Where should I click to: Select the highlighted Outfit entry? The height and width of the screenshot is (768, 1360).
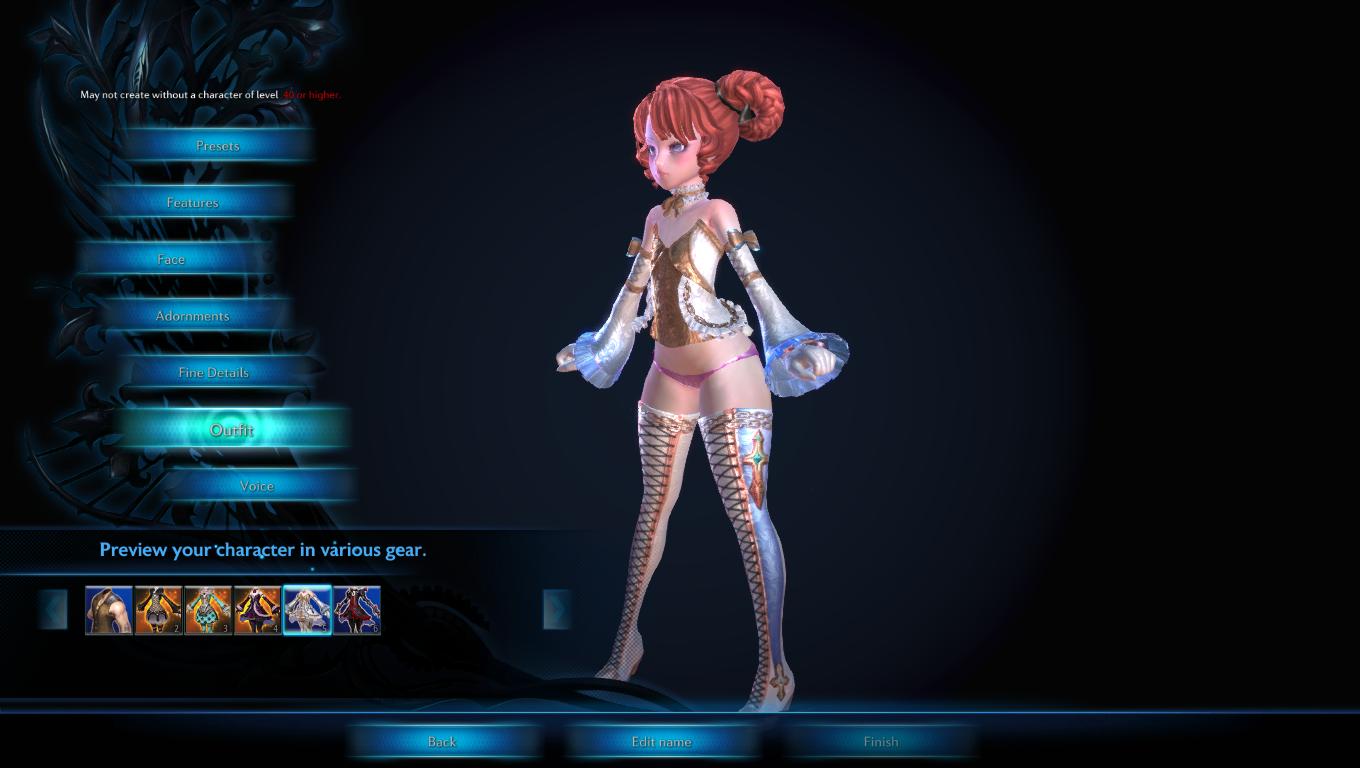231,430
